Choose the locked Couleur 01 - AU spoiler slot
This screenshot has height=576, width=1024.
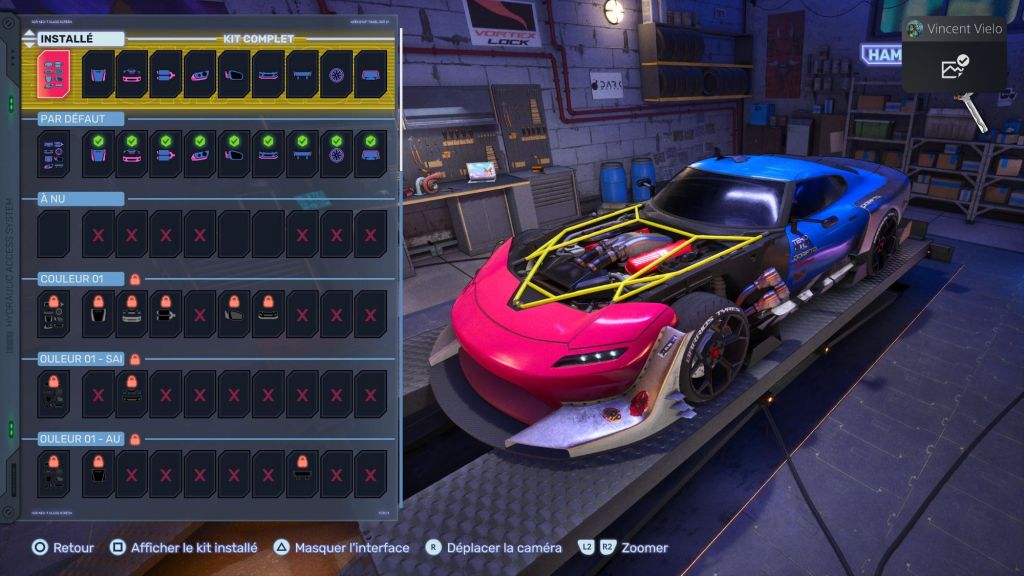point(302,474)
